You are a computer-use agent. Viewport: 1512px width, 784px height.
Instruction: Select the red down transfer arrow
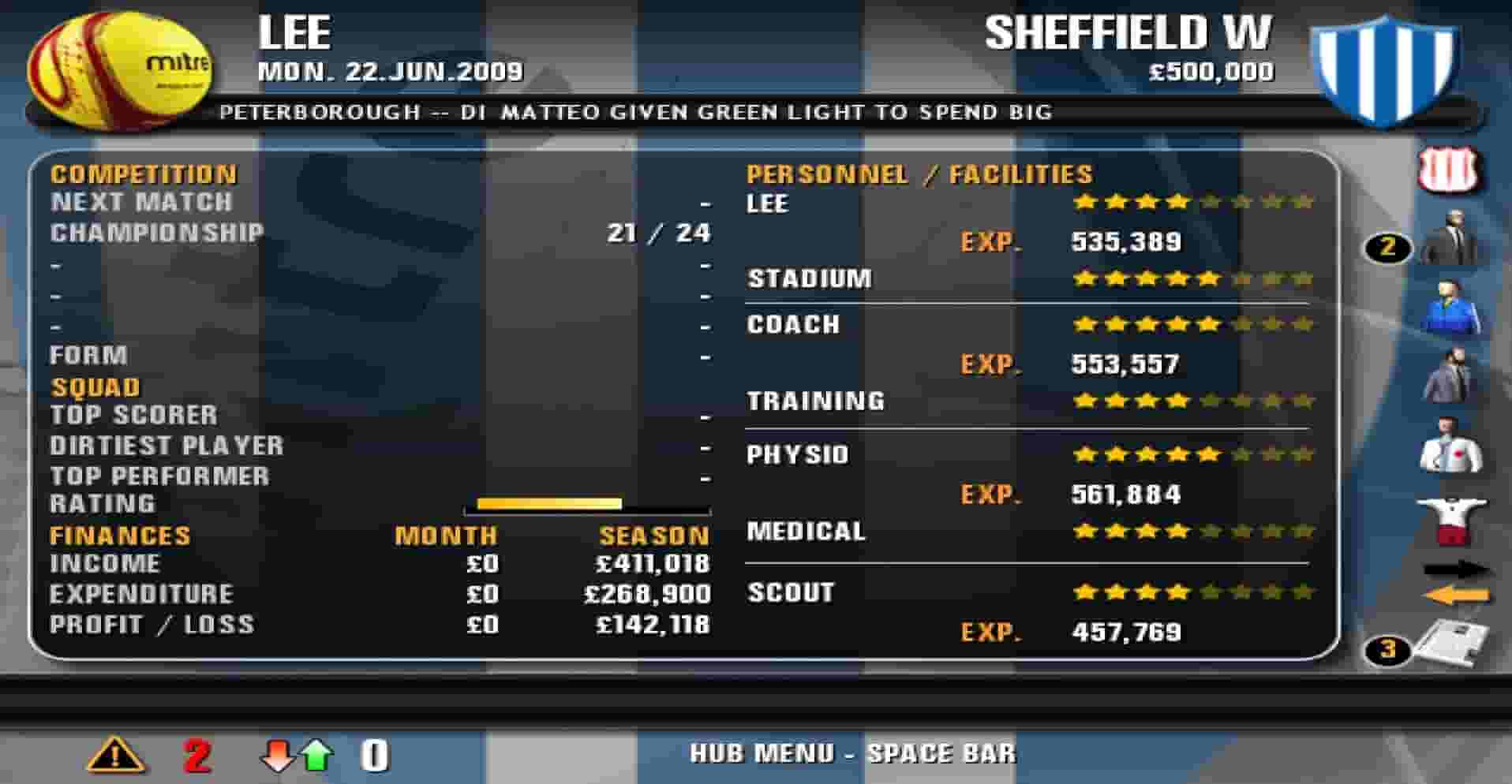tap(275, 755)
